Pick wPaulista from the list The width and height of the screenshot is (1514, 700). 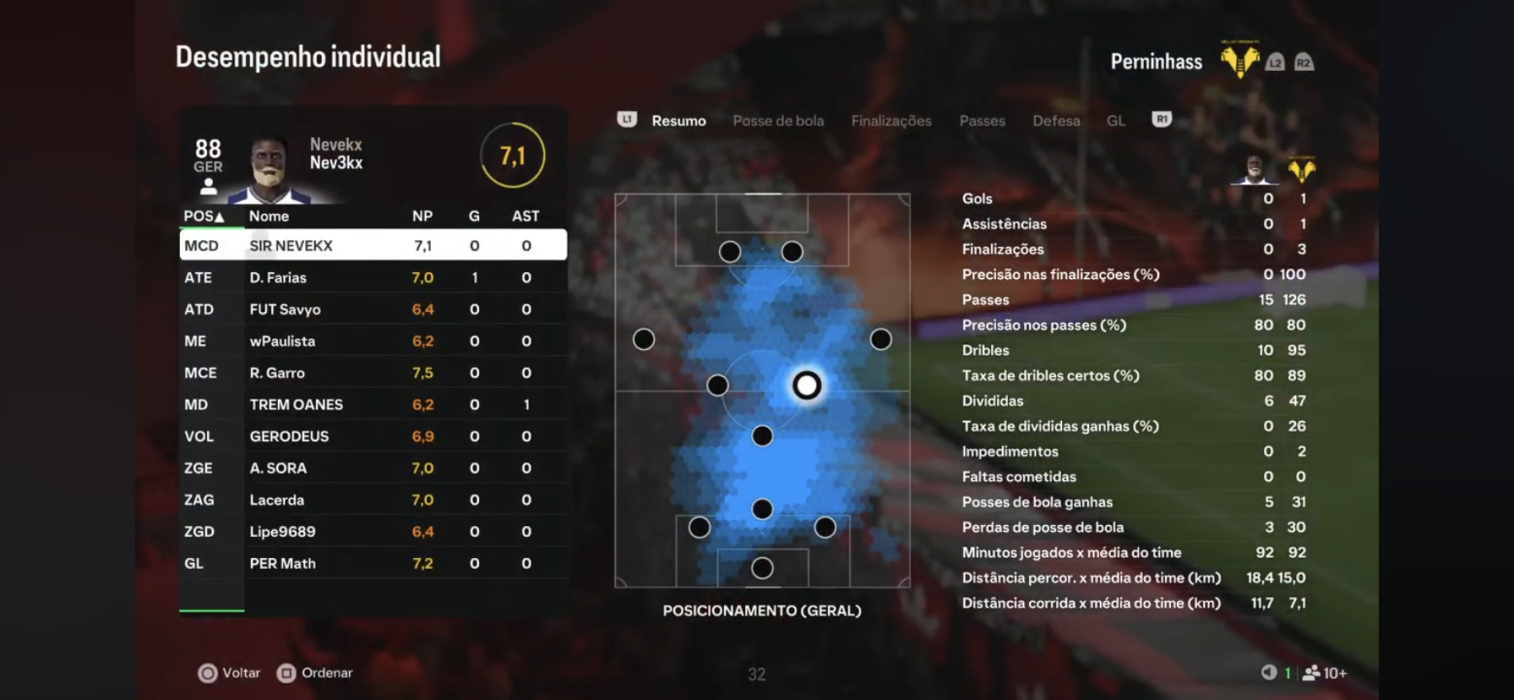(x=372, y=341)
